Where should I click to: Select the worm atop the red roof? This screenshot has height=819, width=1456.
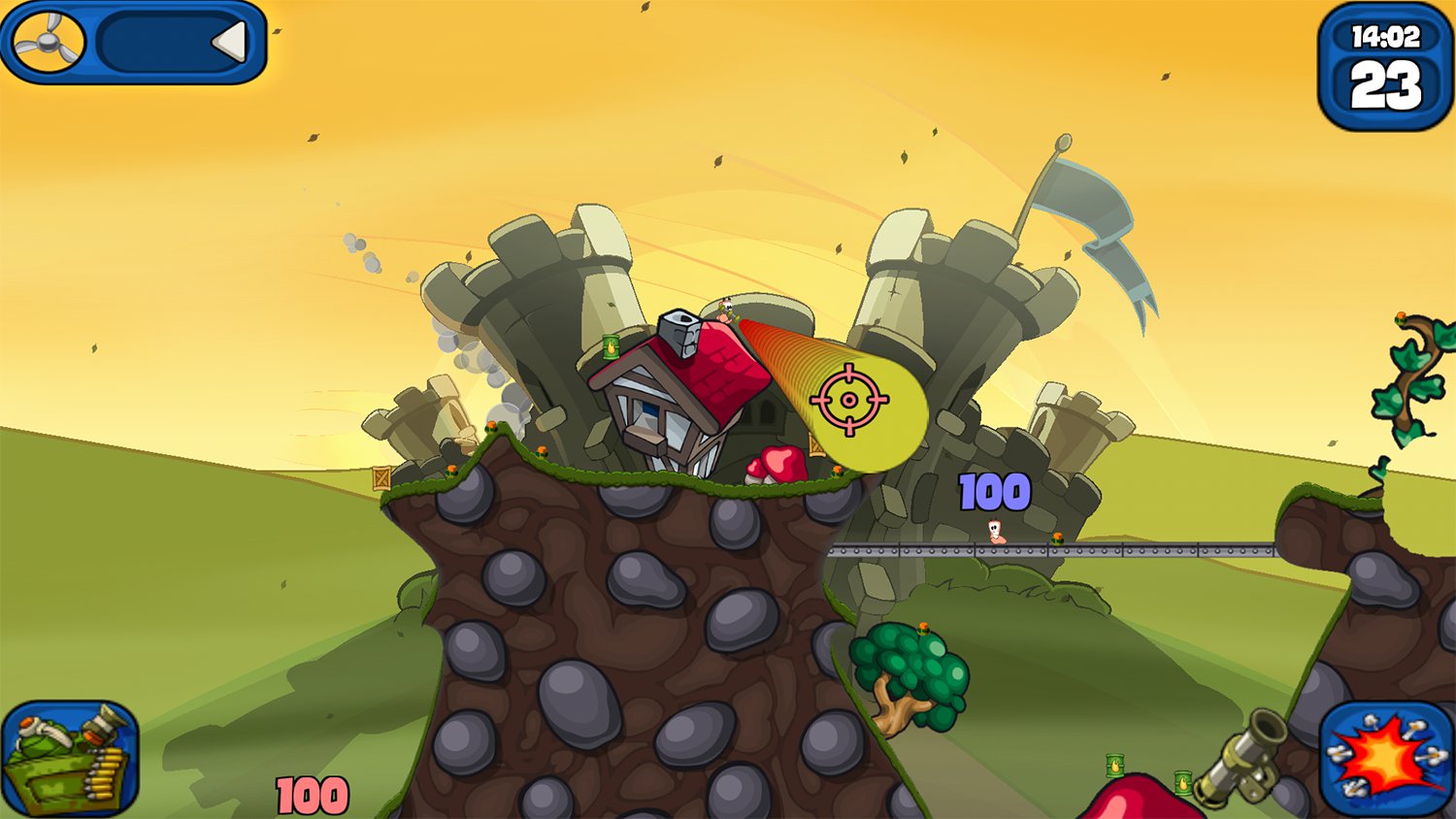(x=725, y=311)
